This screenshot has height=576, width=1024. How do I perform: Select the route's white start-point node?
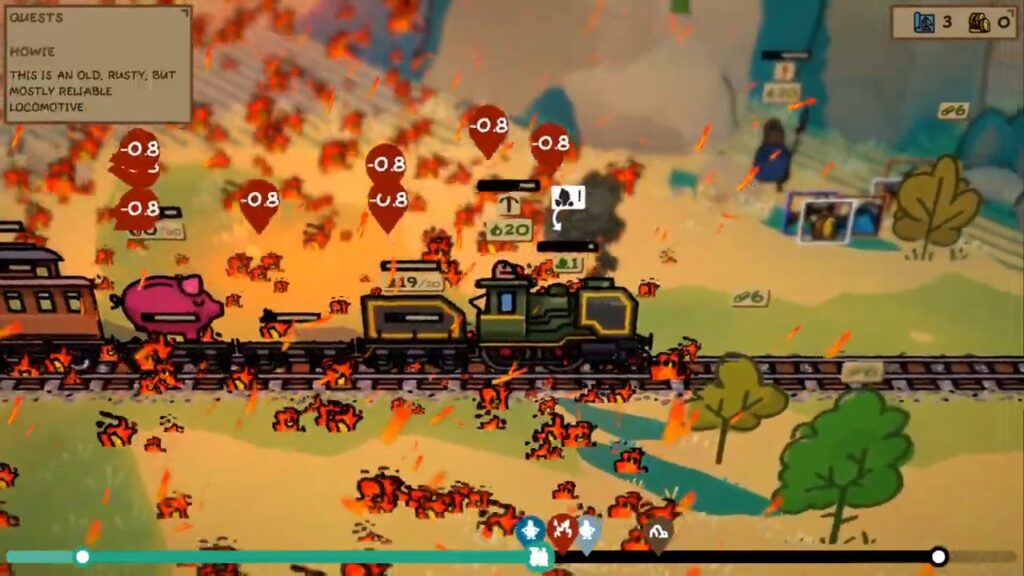82,556
